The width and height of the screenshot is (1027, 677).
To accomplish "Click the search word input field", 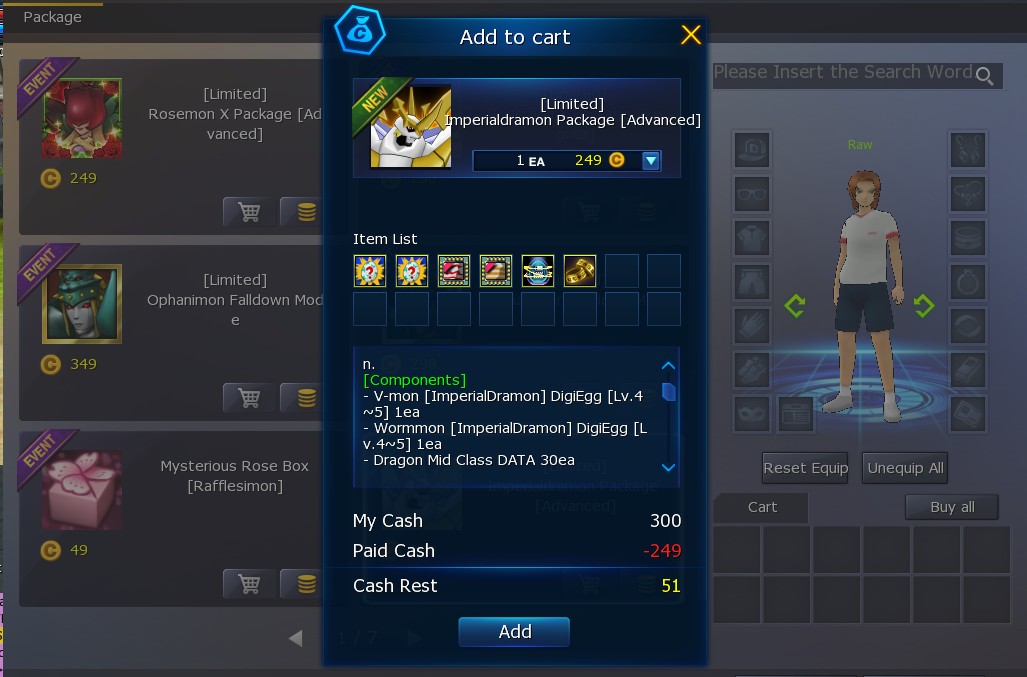I will (x=842, y=73).
